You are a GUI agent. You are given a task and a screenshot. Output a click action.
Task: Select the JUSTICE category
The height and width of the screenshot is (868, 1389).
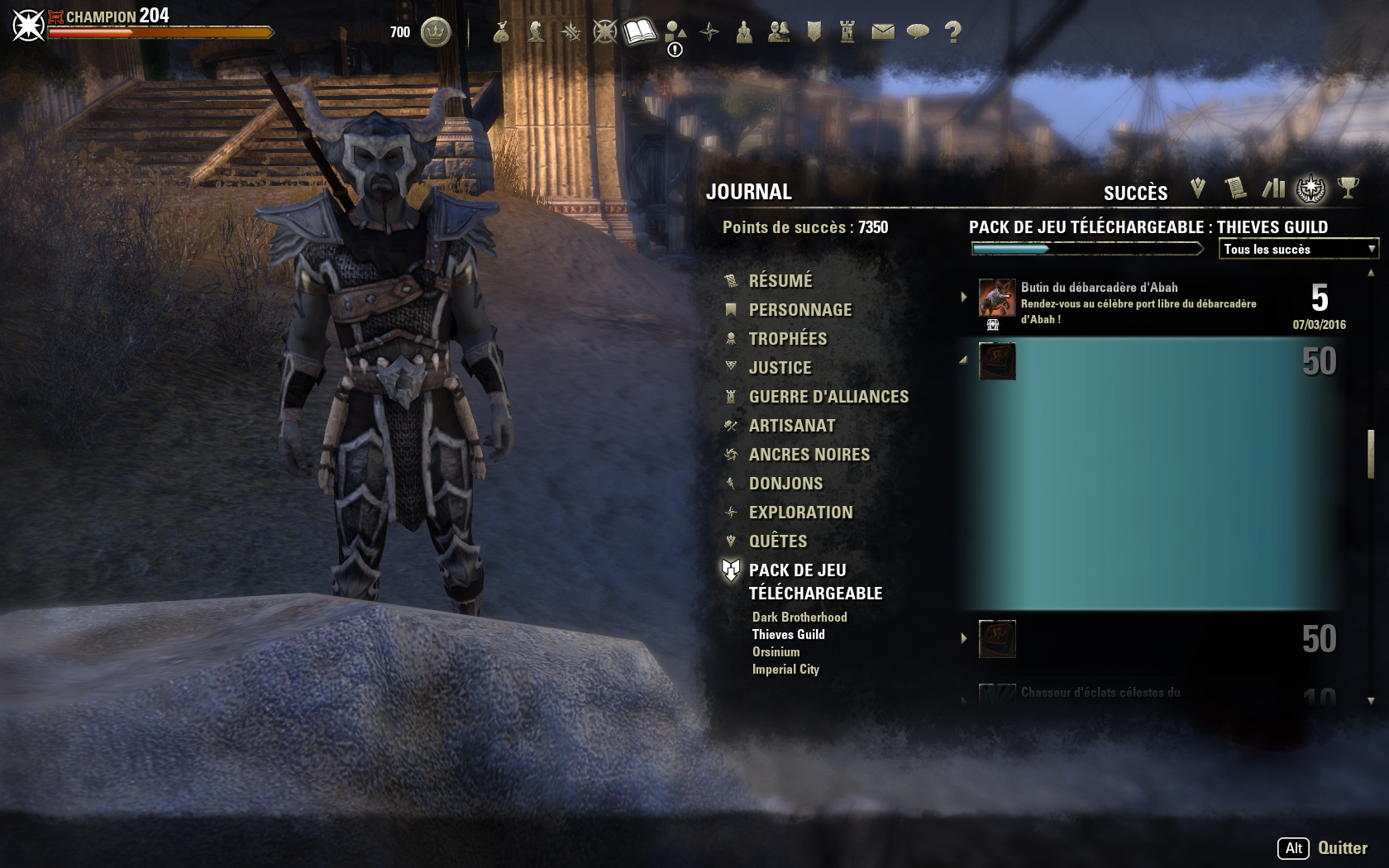coord(780,367)
